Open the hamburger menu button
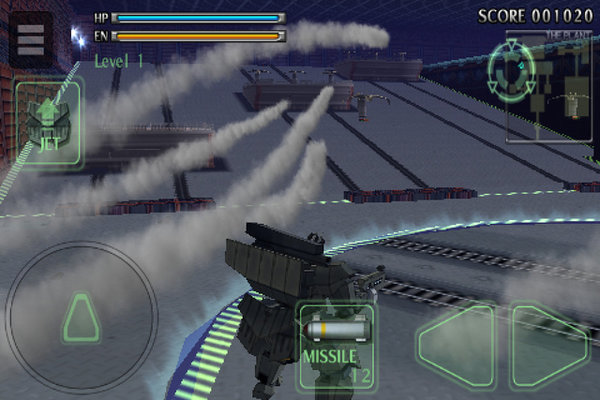 point(31,38)
